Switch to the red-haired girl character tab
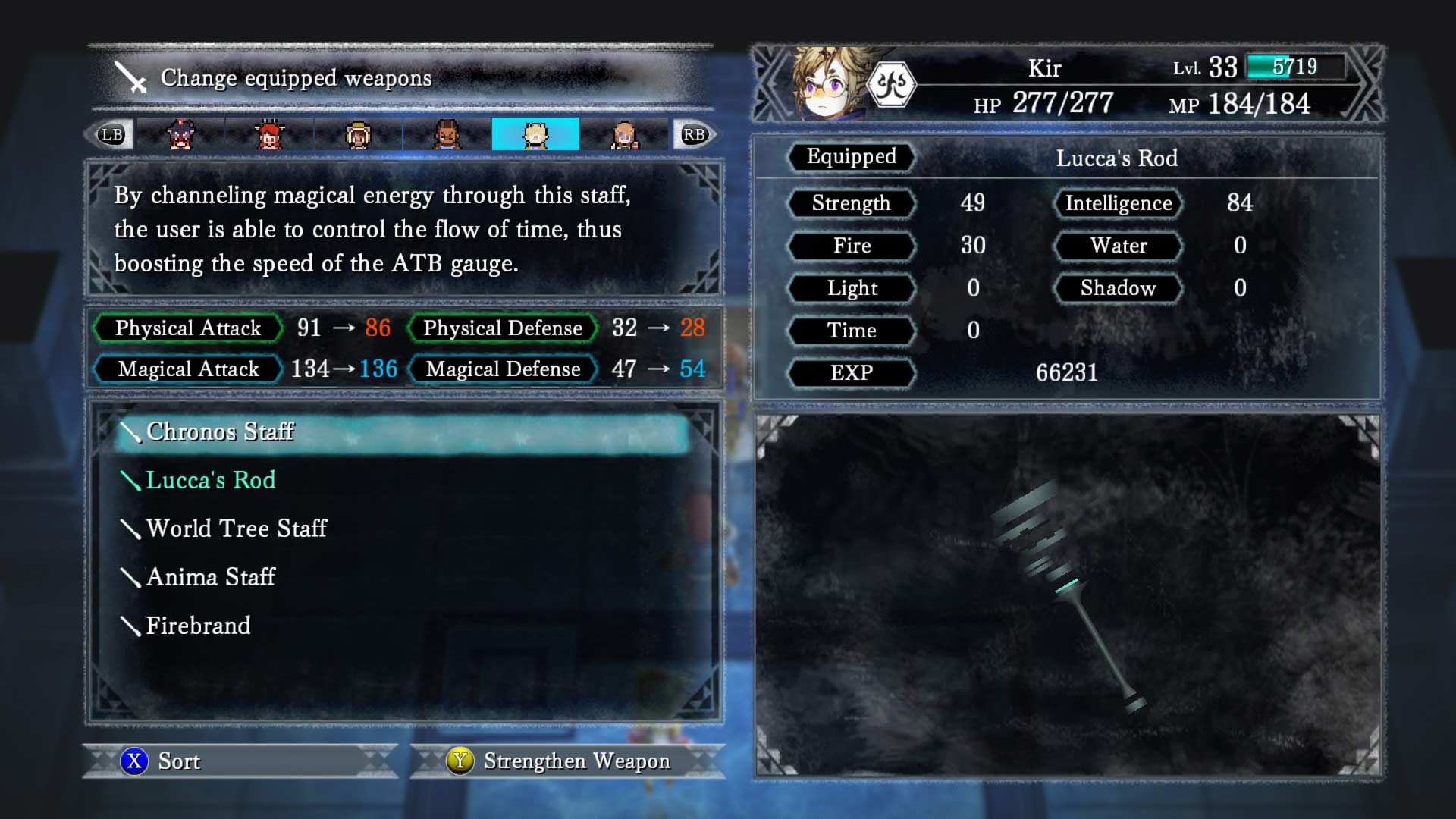 pyautogui.click(x=269, y=135)
